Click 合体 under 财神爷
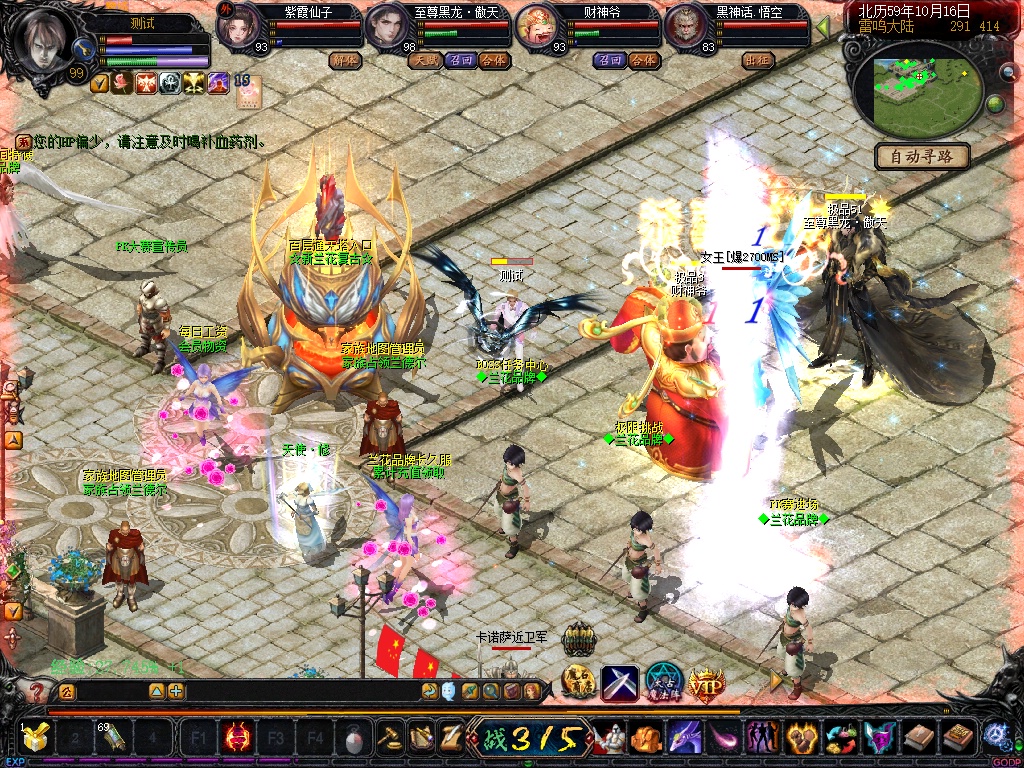 (x=644, y=60)
